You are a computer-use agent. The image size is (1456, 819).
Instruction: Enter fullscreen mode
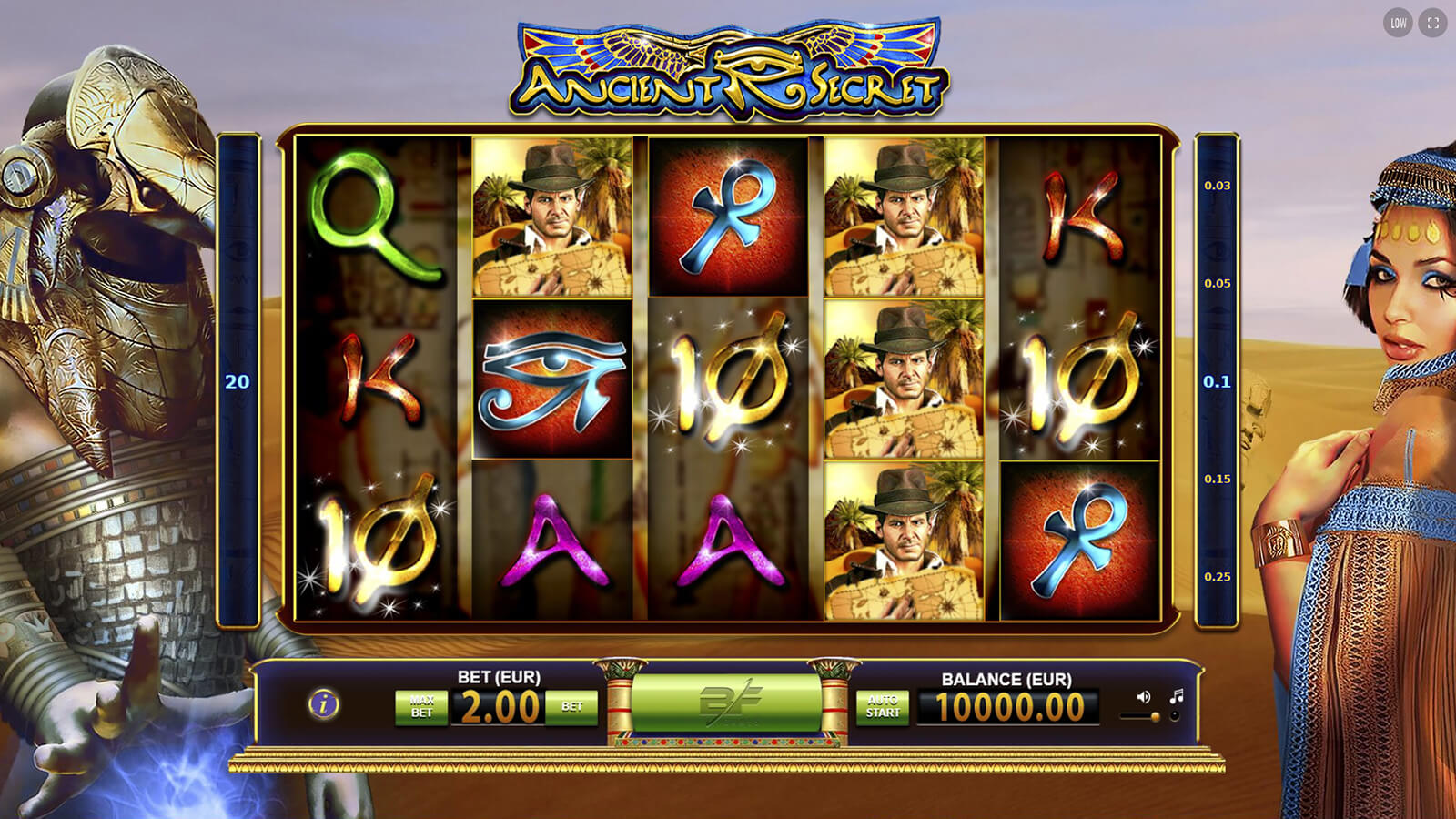pyautogui.click(x=1433, y=24)
